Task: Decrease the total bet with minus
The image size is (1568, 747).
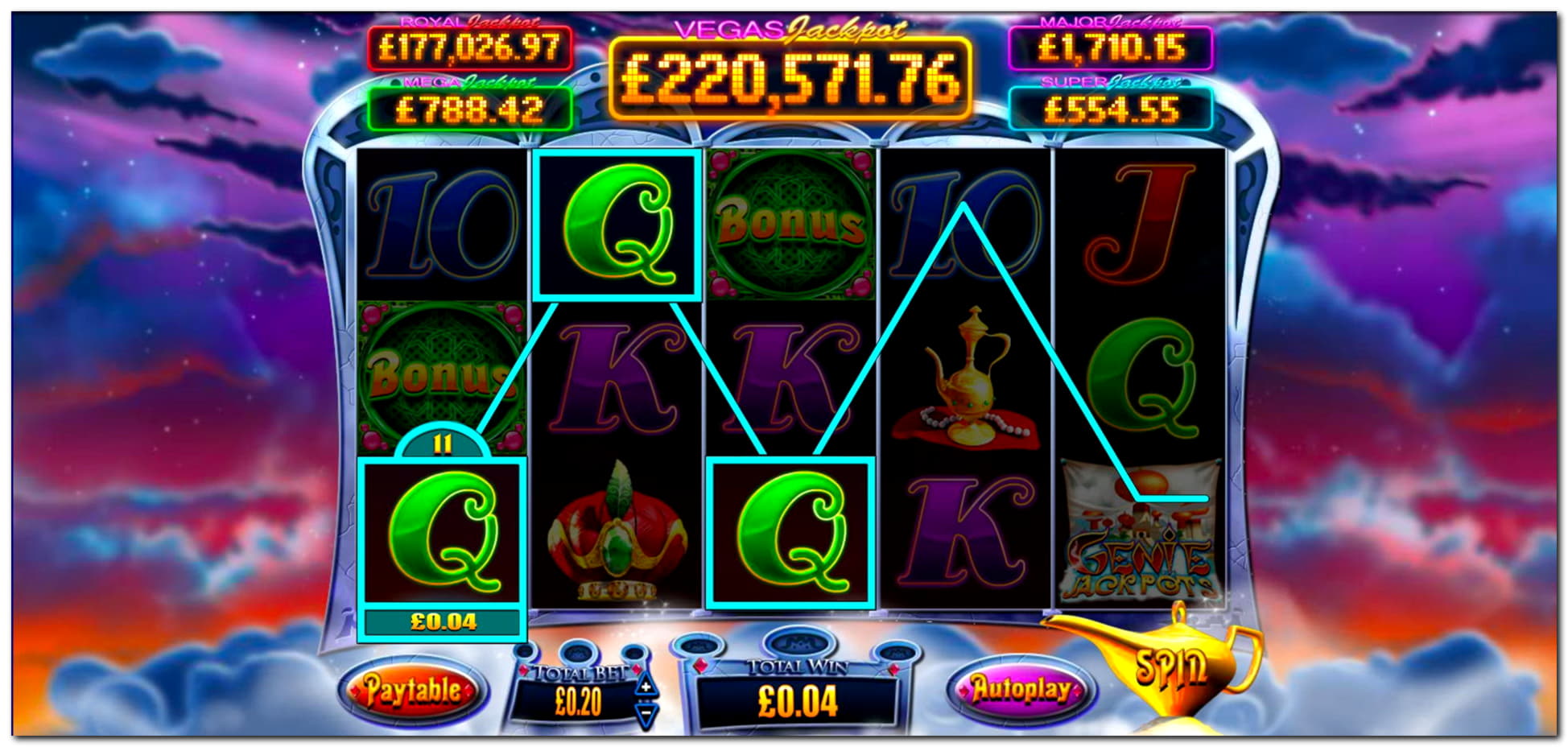Action: tap(646, 713)
